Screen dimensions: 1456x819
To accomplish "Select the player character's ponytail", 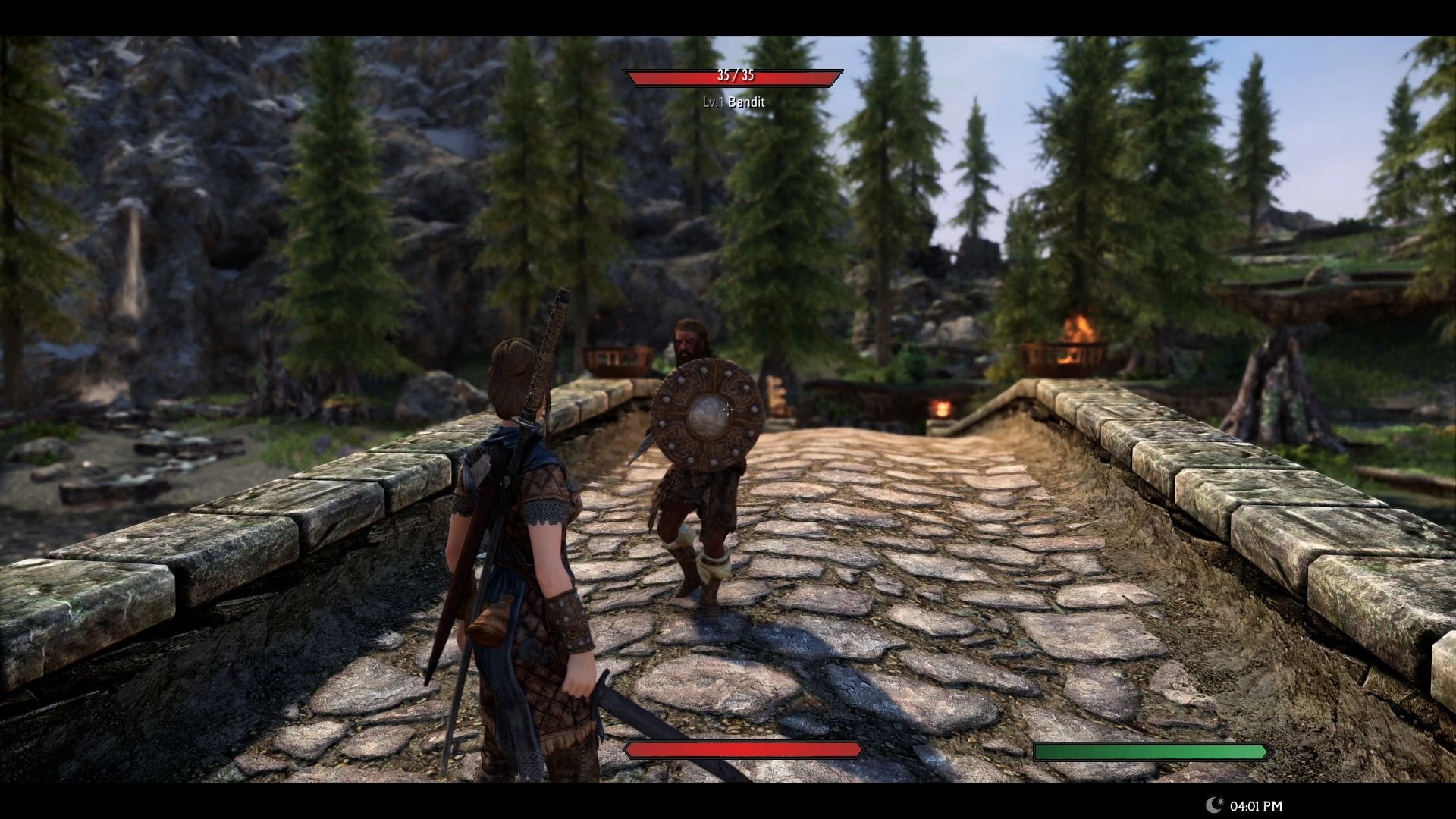I will (x=514, y=372).
